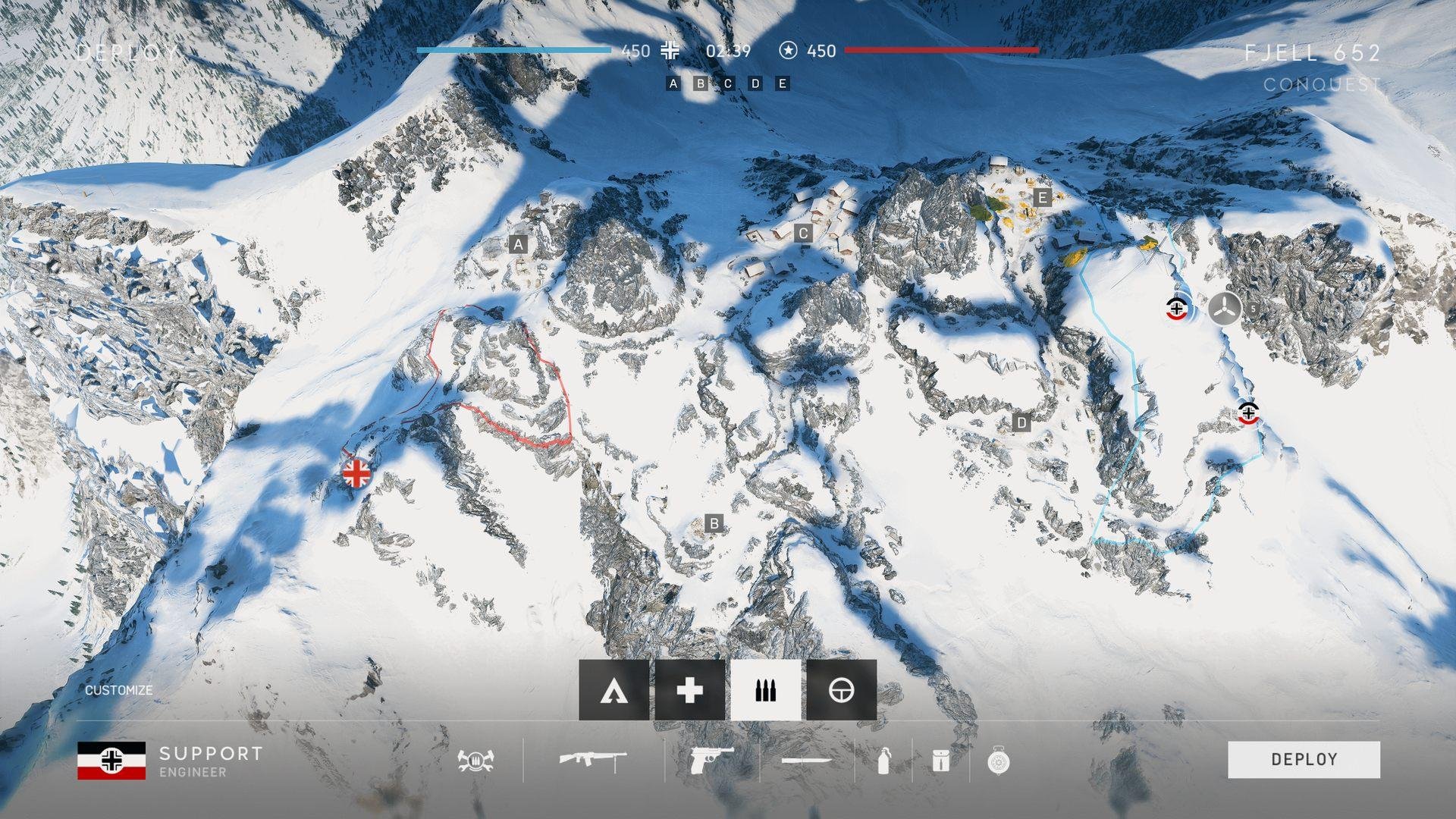Click objective A marker on the map

click(518, 244)
